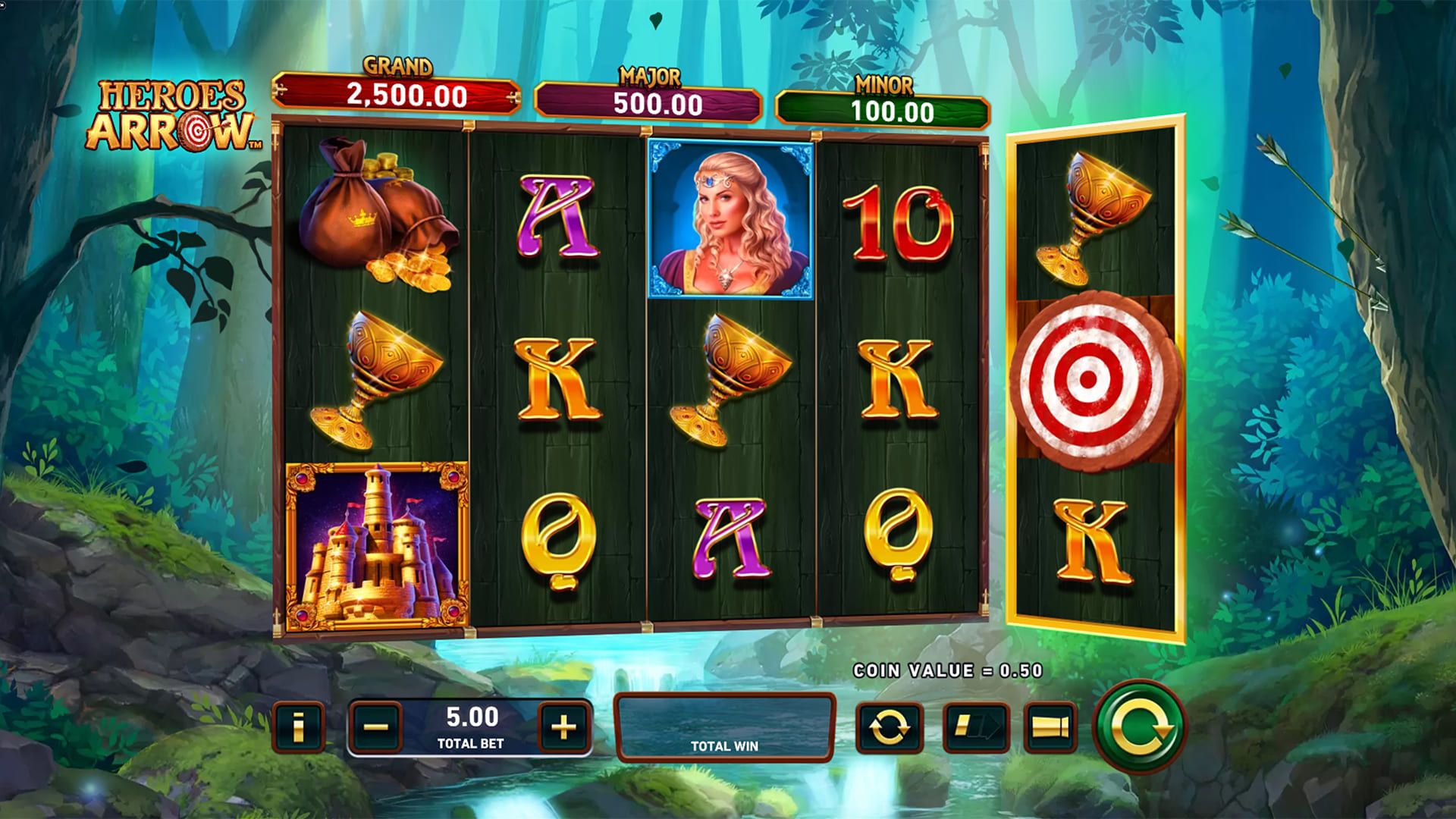This screenshot has width=1456, height=819.
Task: Click the gold horn sound button
Action: point(1050,728)
